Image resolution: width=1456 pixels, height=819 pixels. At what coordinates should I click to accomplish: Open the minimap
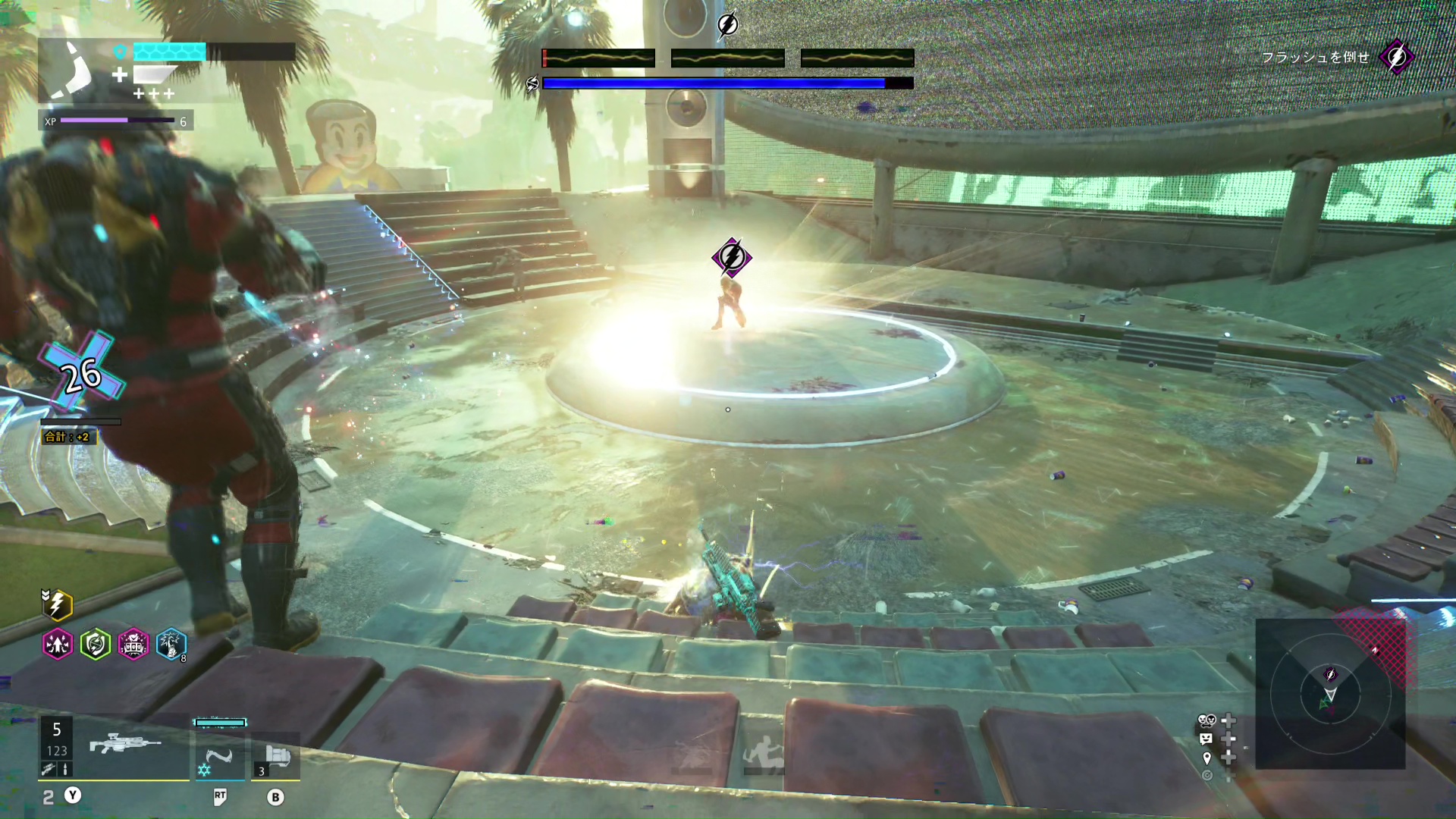[1330, 694]
